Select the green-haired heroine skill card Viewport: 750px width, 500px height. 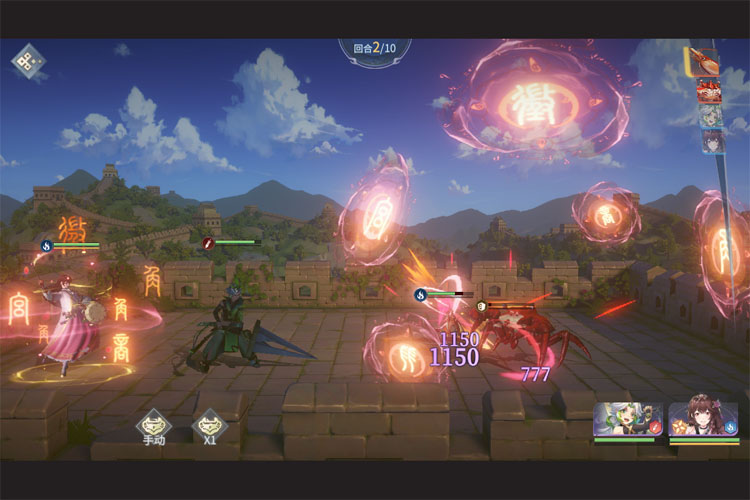(627, 420)
